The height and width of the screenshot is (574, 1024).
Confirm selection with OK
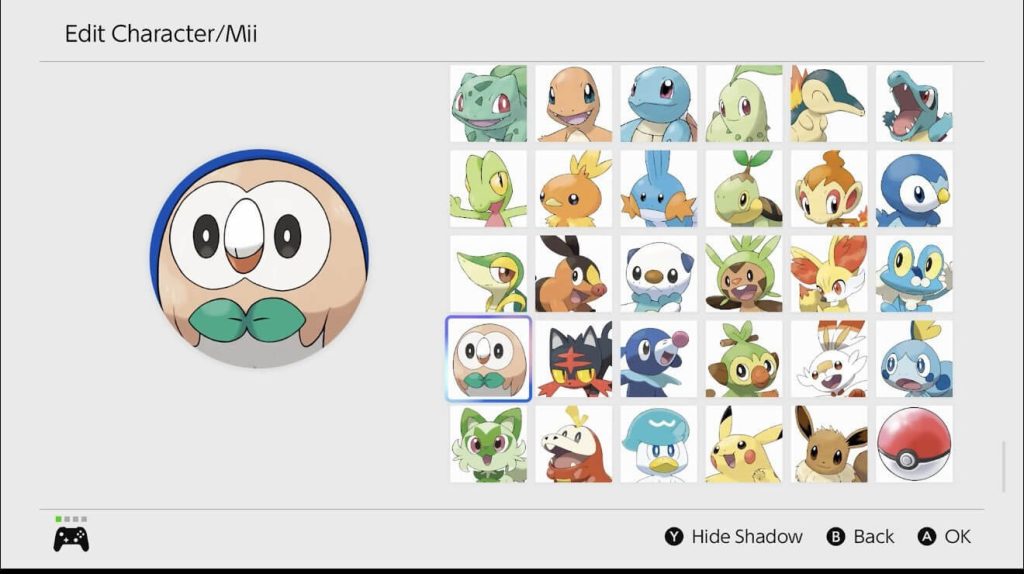pyautogui.click(x=945, y=537)
